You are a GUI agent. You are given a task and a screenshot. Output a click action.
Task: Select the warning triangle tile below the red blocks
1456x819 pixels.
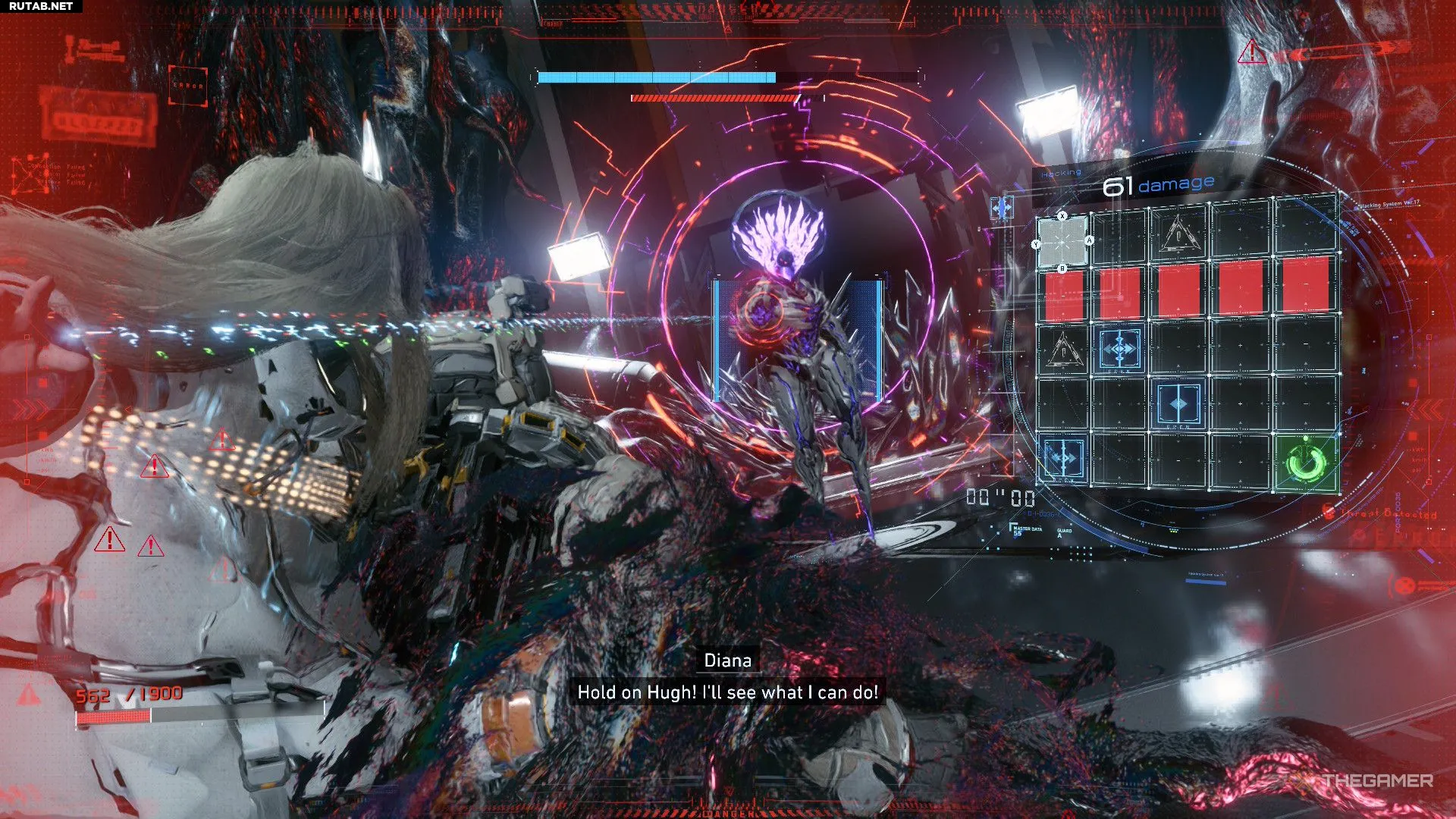[x=1062, y=350]
